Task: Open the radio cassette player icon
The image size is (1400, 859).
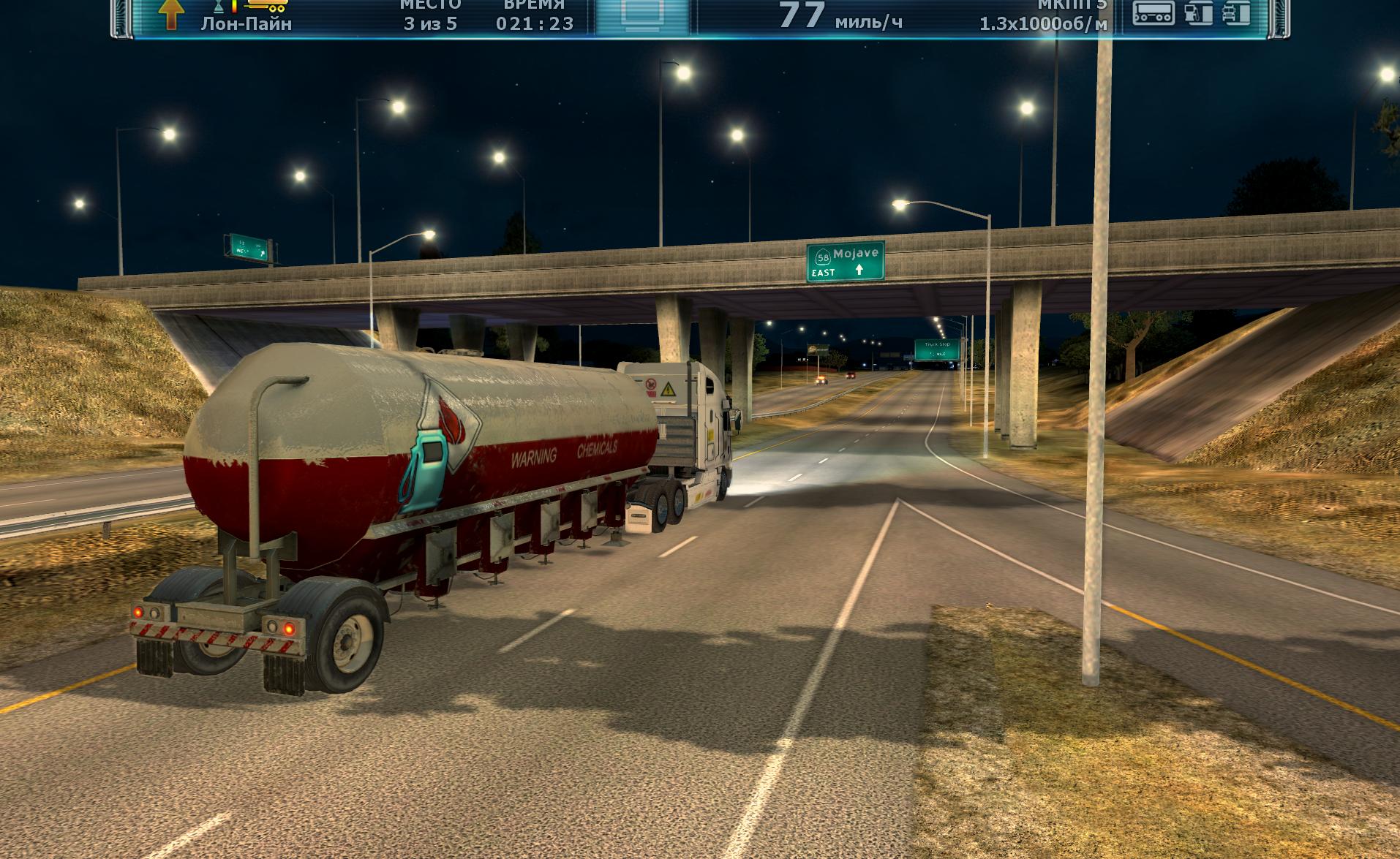Action: 1154,12
